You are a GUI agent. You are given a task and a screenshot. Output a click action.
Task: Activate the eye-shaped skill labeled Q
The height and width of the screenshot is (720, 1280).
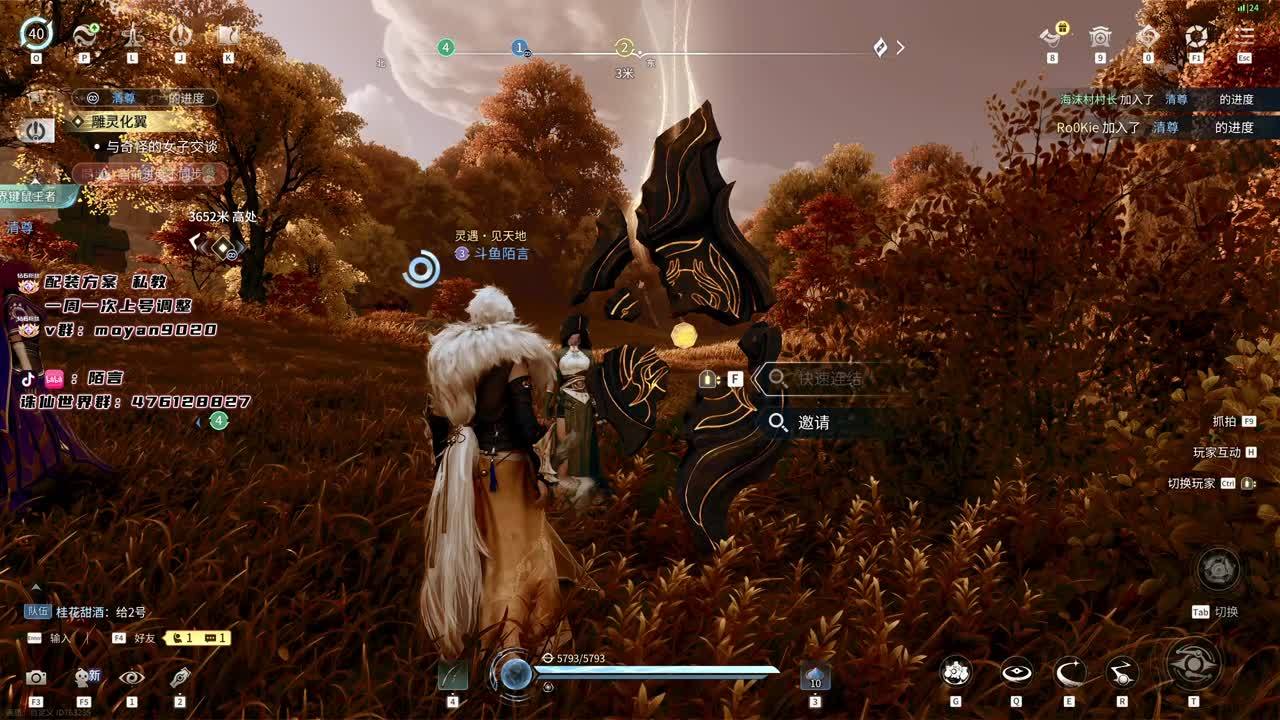(1016, 672)
